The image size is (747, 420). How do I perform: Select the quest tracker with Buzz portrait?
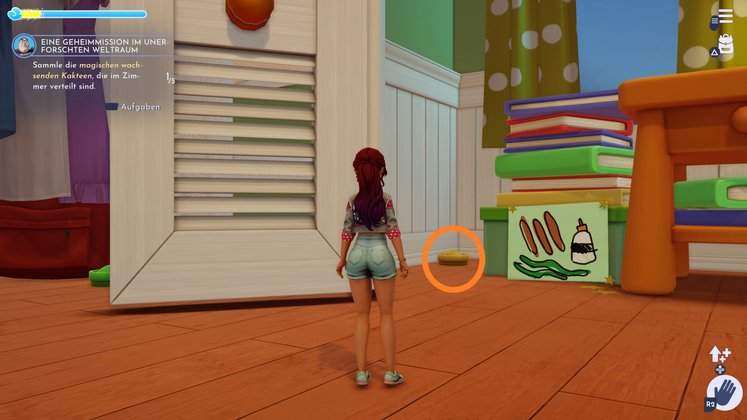[x=24, y=46]
